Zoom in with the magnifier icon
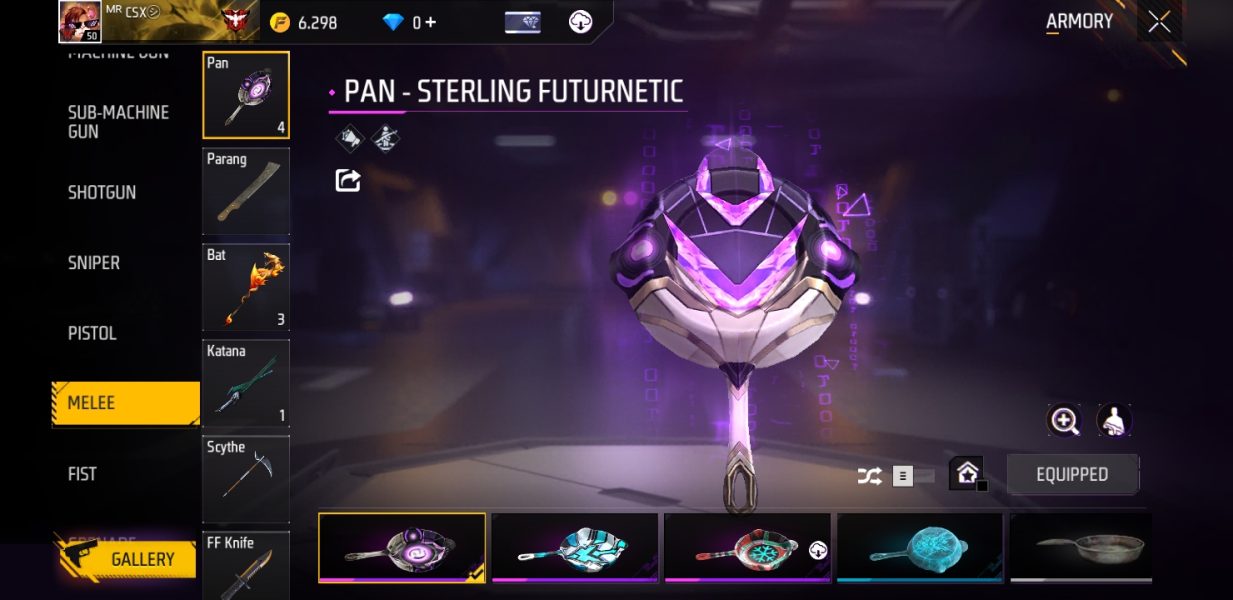The height and width of the screenshot is (600, 1233). coord(1064,421)
